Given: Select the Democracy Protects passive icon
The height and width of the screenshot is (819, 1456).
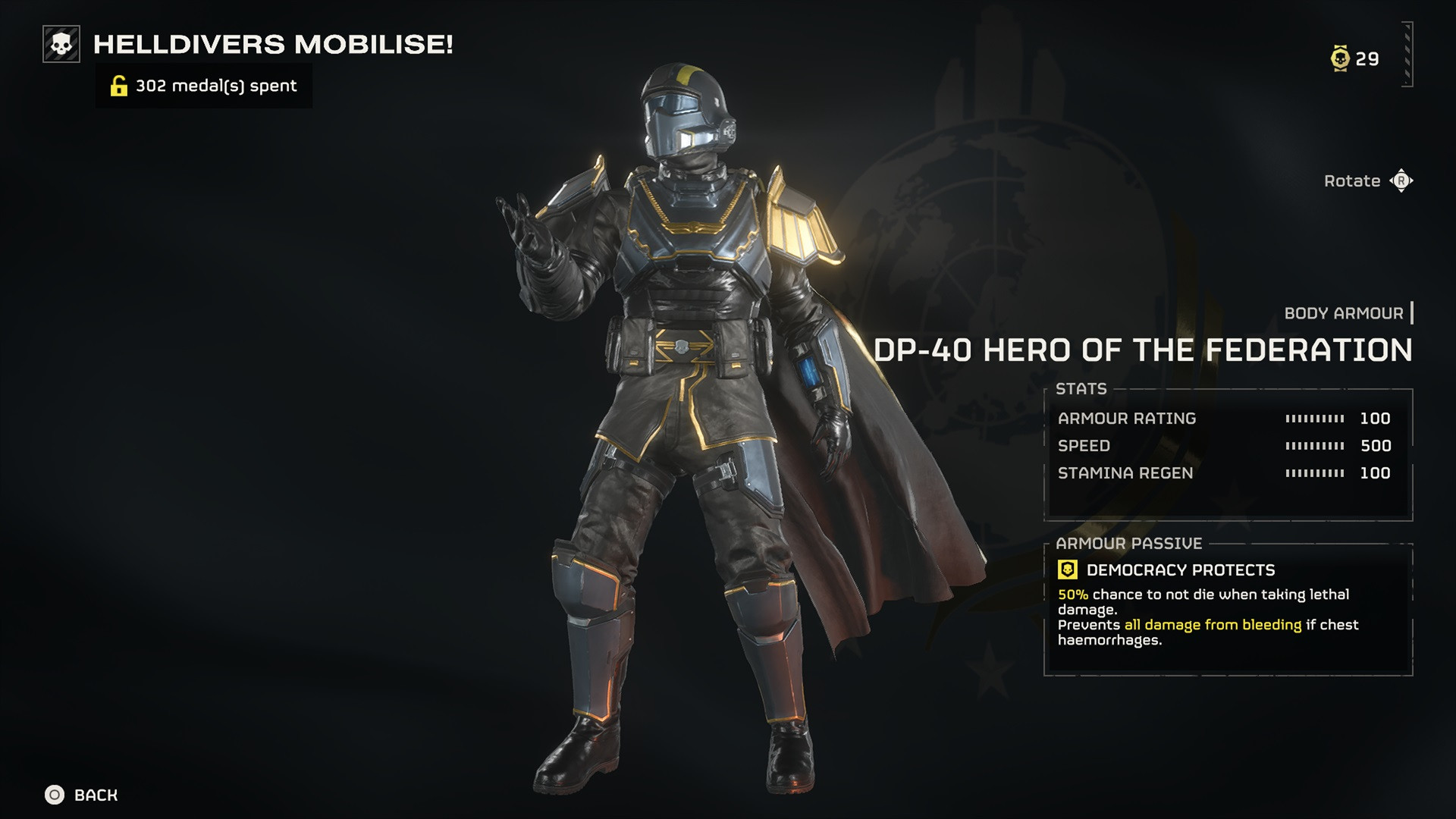Looking at the screenshot, I should coord(1068,570).
